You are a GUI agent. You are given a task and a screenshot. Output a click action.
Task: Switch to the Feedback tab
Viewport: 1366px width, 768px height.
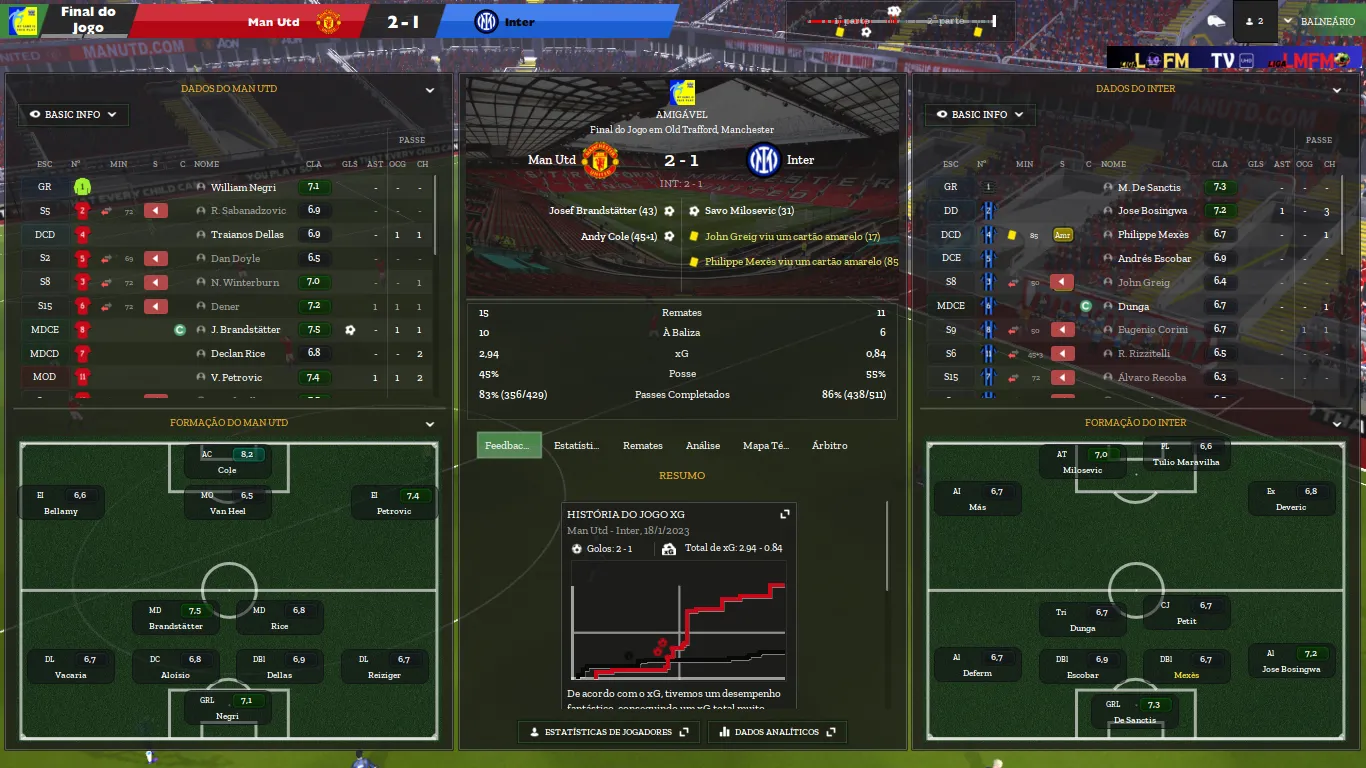[x=509, y=446]
